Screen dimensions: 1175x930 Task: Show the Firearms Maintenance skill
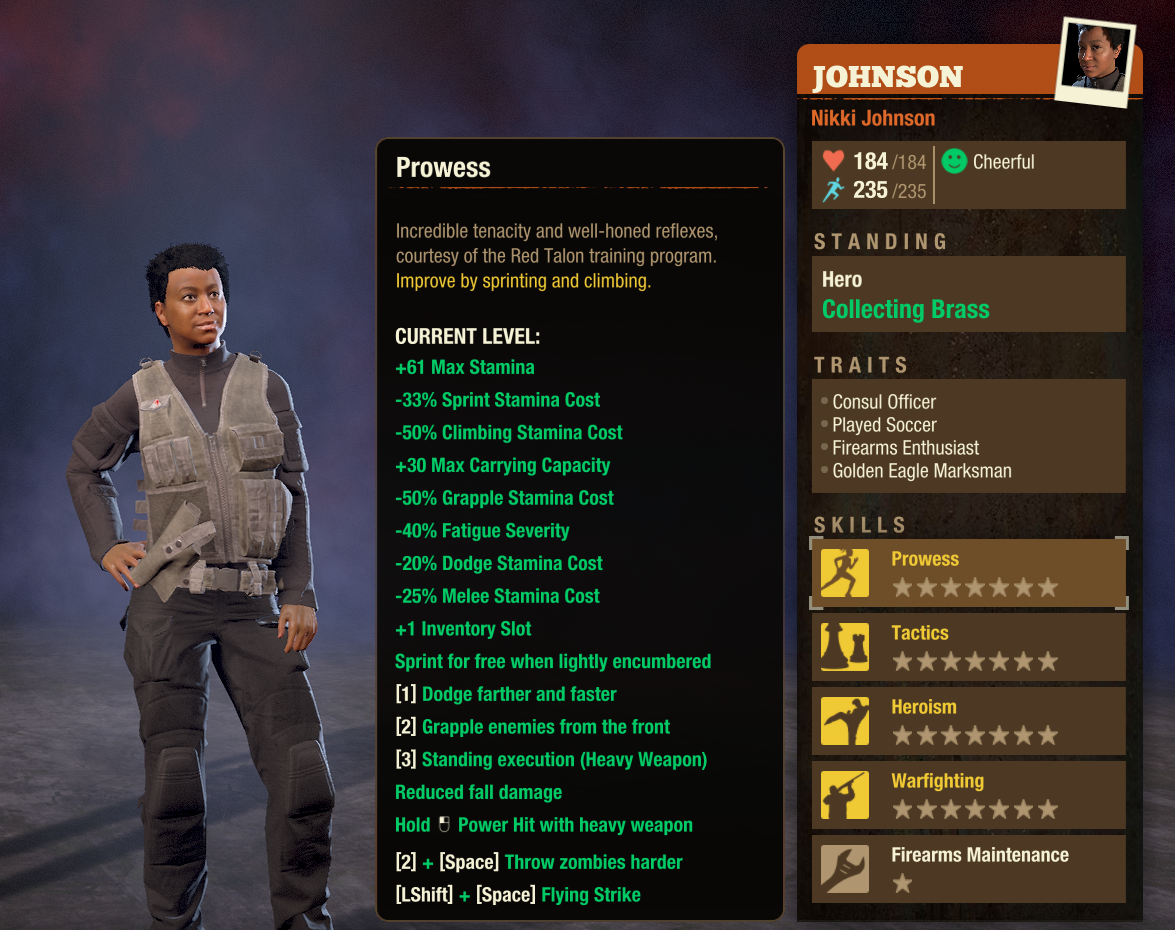968,869
